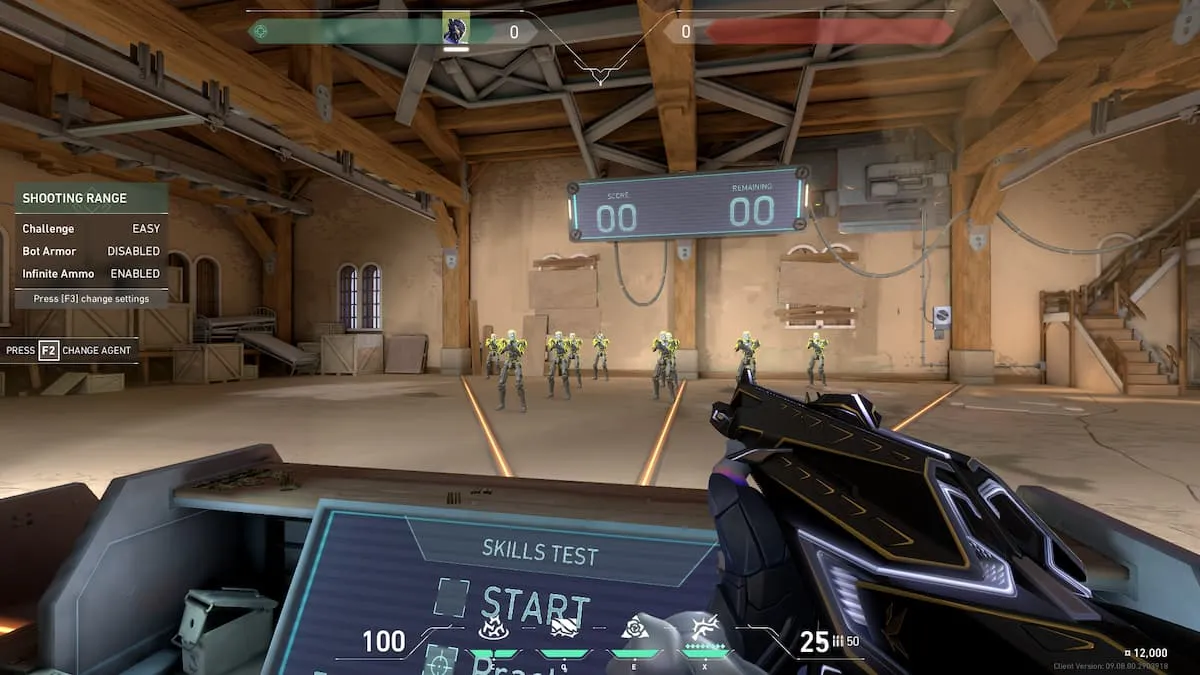The height and width of the screenshot is (675, 1200).
Task: Select the Shear wall ability icon
Action: point(564,630)
